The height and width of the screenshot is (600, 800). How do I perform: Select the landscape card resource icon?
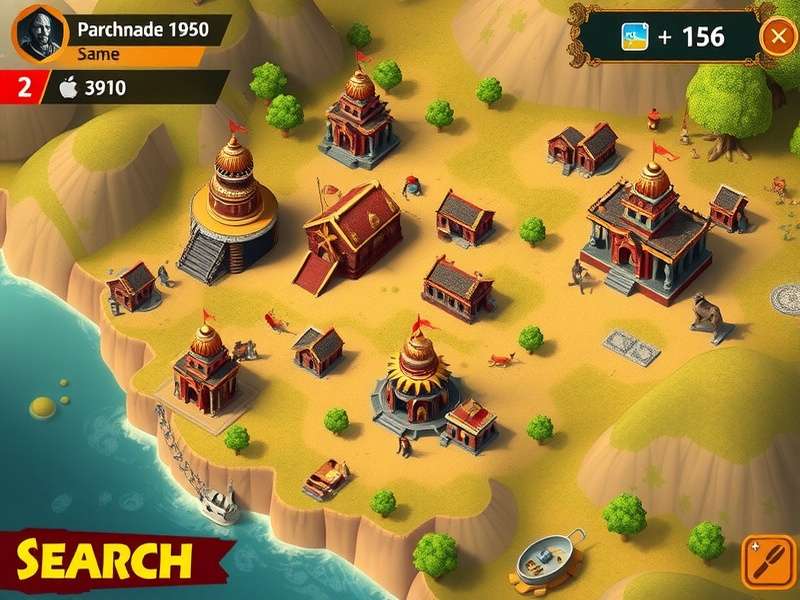(635, 37)
